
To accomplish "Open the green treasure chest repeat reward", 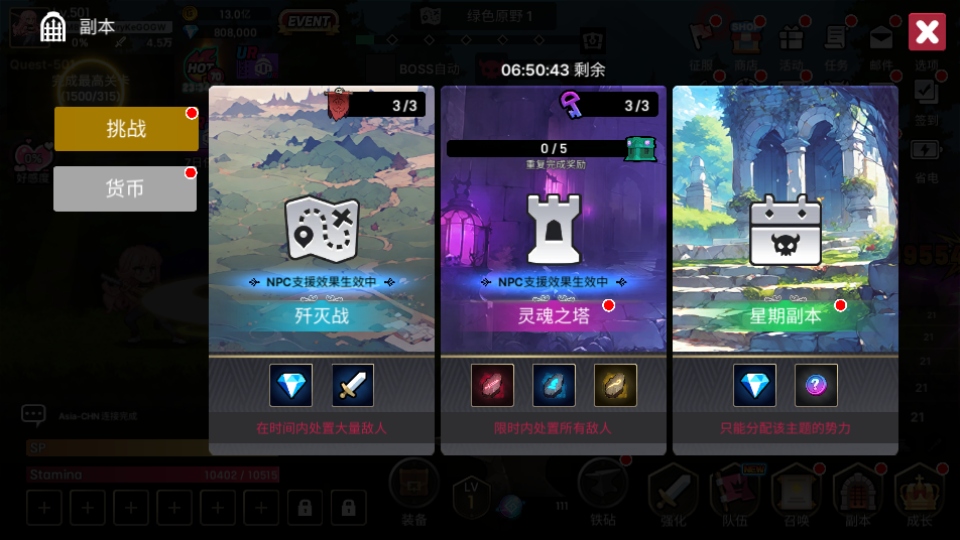I will [639, 149].
